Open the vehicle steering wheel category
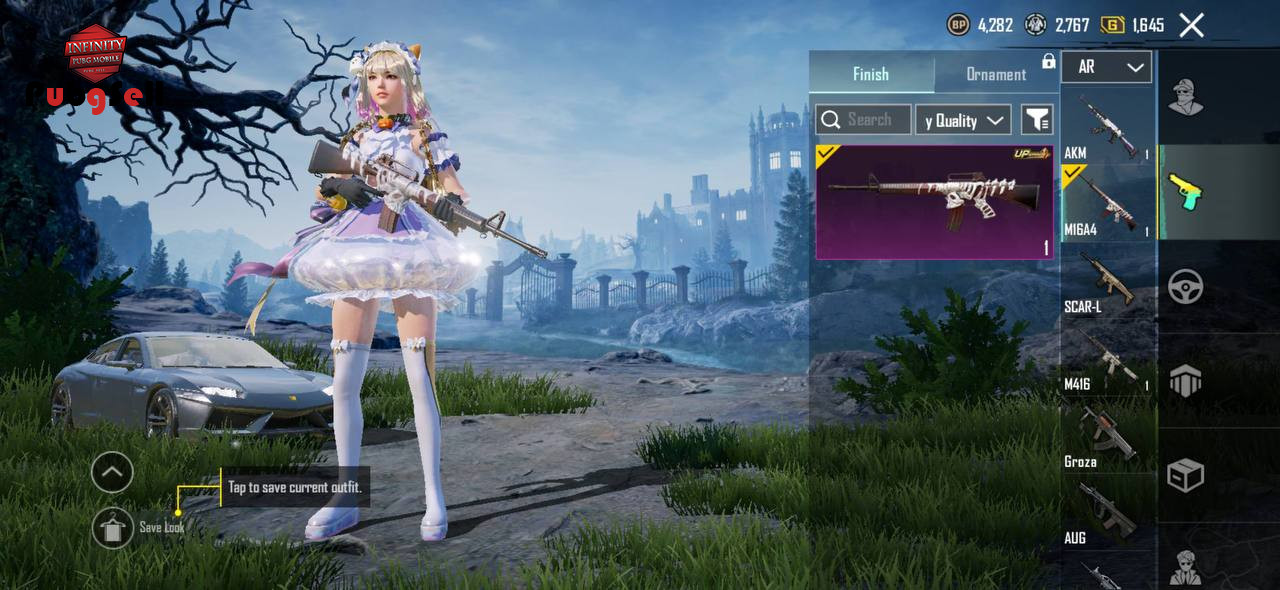Image resolution: width=1280 pixels, height=590 pixels. coord(1186,287)
